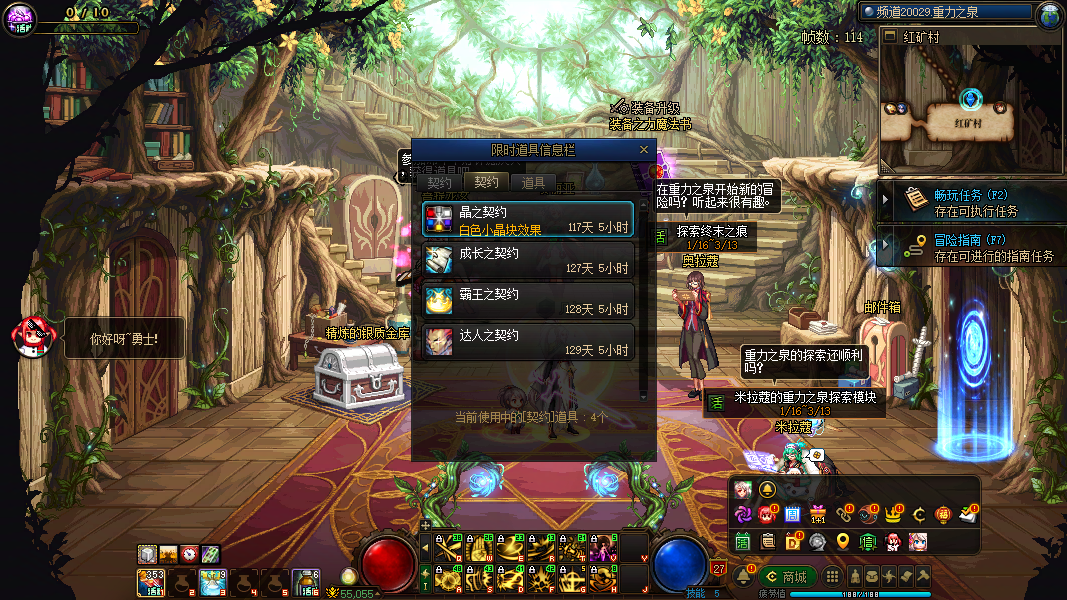Click the yellow map pin icon
This screenshot has width=1067, height=600.
[x=843, y=542]
